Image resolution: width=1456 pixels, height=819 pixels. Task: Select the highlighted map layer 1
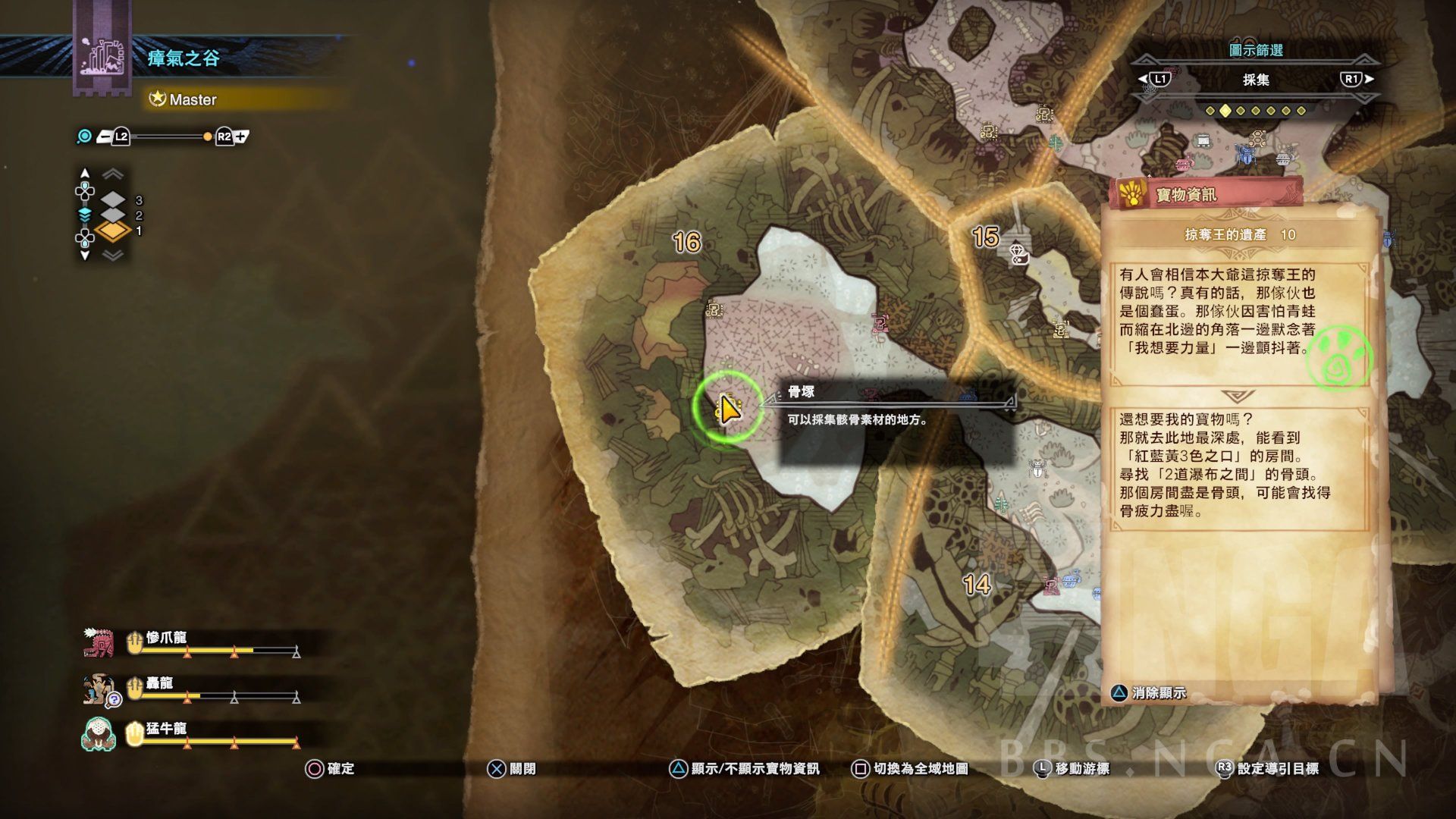coord(113,231)
